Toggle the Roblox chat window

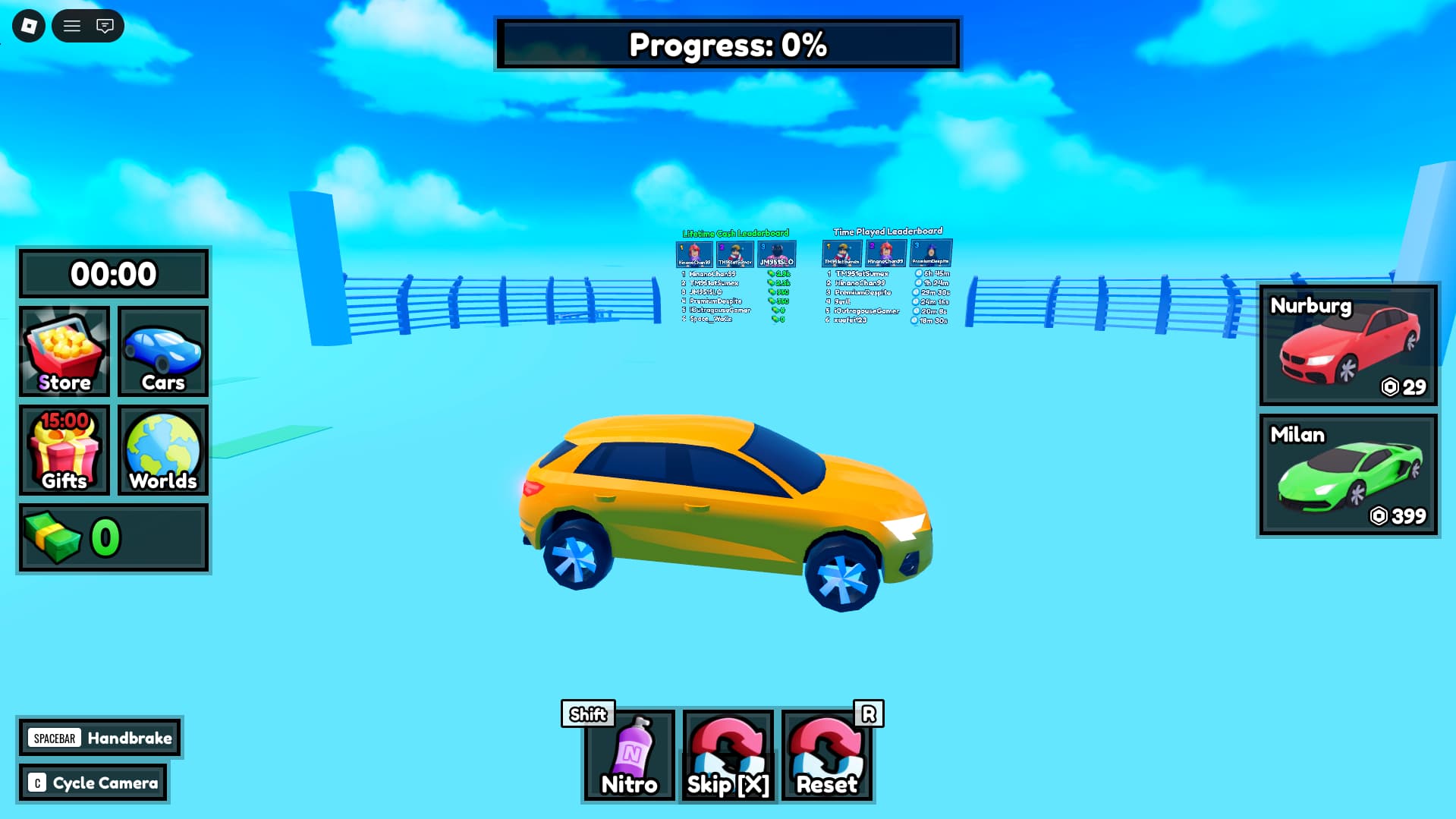[105, 26]
